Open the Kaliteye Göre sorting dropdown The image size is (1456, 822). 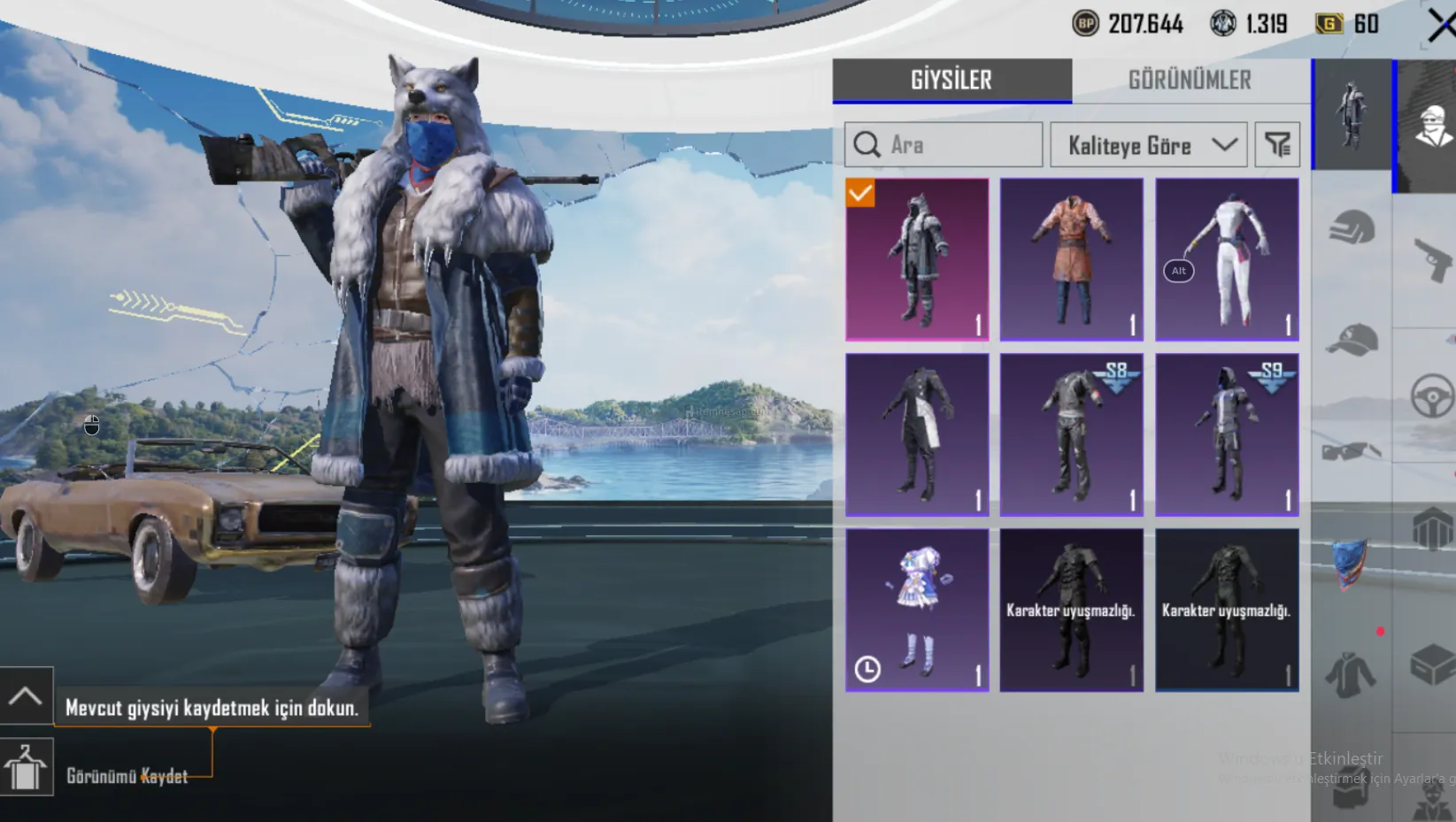[x=1148, y=145]
